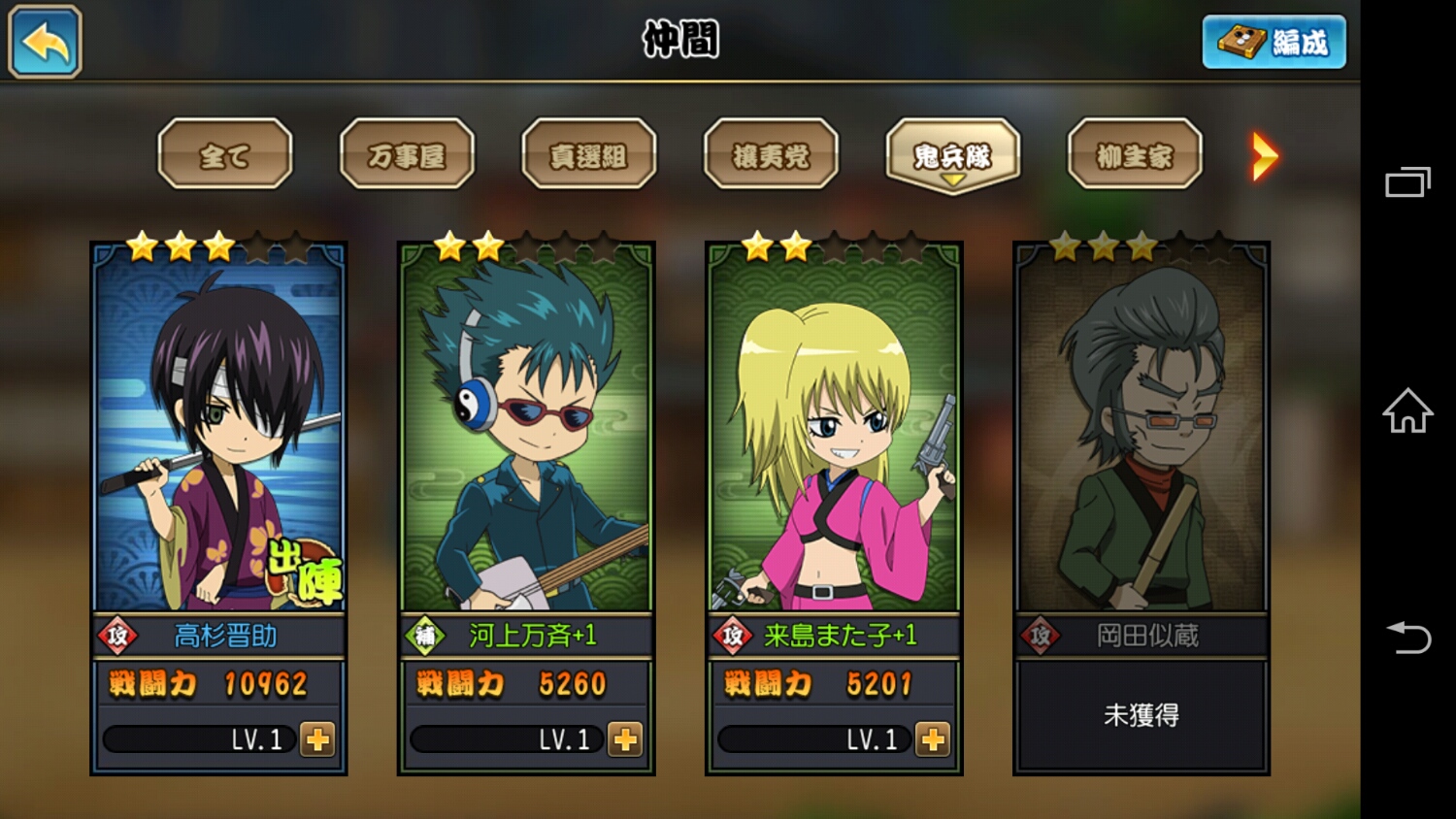The image size is (1456, 819).
Task: Level up 高杉晋助 with the plus button
Action: coord(317,739)
